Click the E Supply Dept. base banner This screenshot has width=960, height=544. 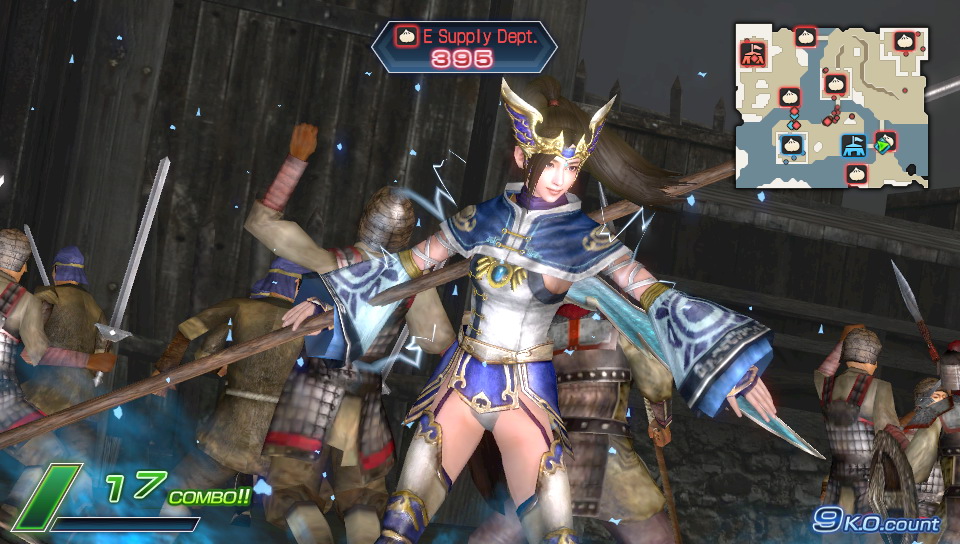pyautogui.click(x=464, y=46)
